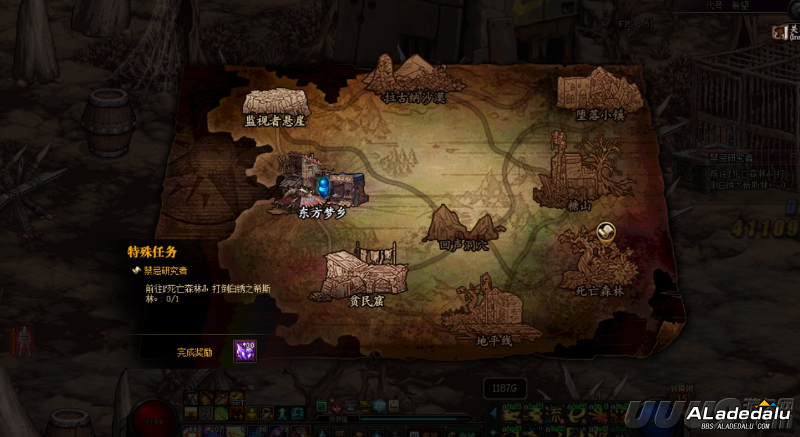Select the 监视者悬崖 dungeon on the map
The height and width of the screenshot is (437, 800).
click(275, 105)
